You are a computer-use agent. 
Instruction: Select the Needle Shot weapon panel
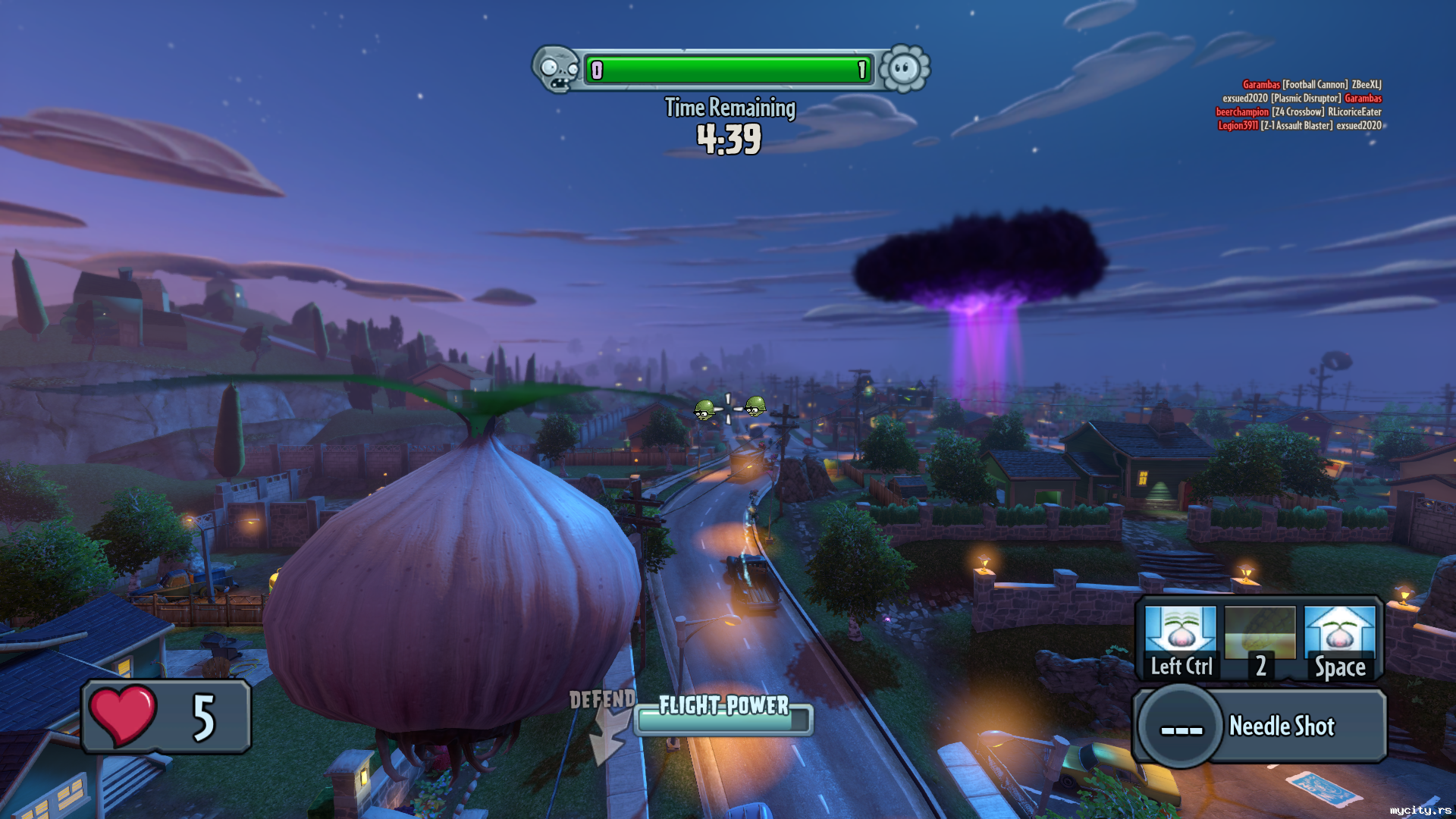[1260, 726]
